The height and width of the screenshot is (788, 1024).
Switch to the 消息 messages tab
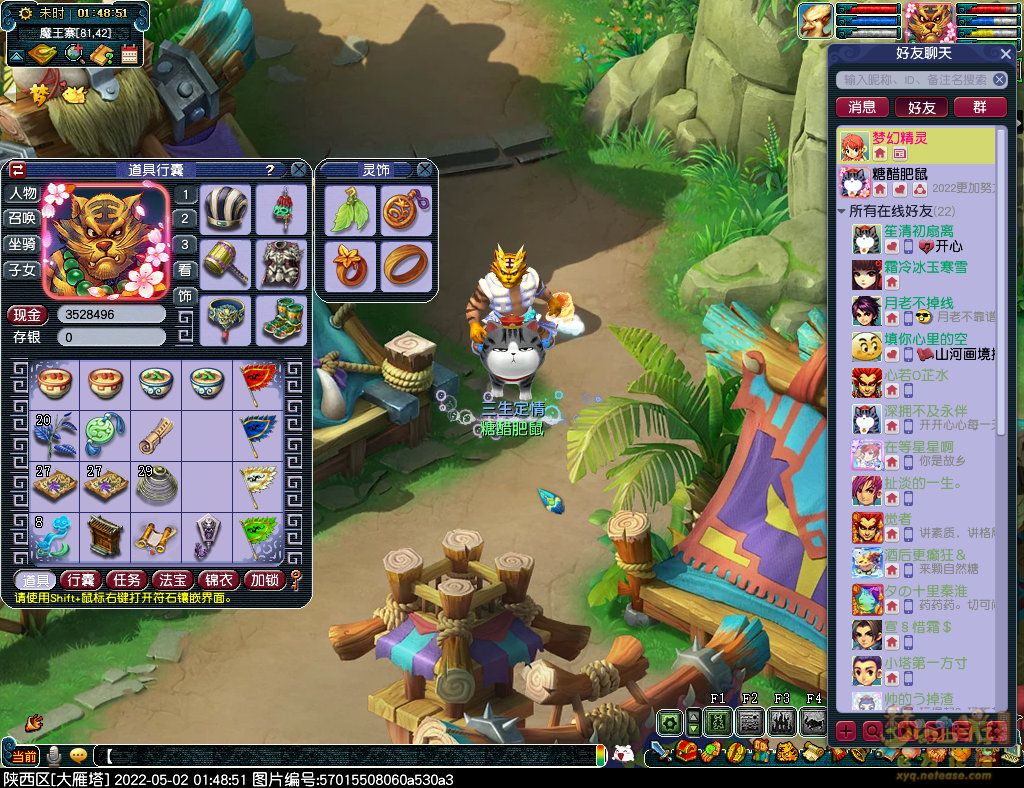click(x=862, y=107)
